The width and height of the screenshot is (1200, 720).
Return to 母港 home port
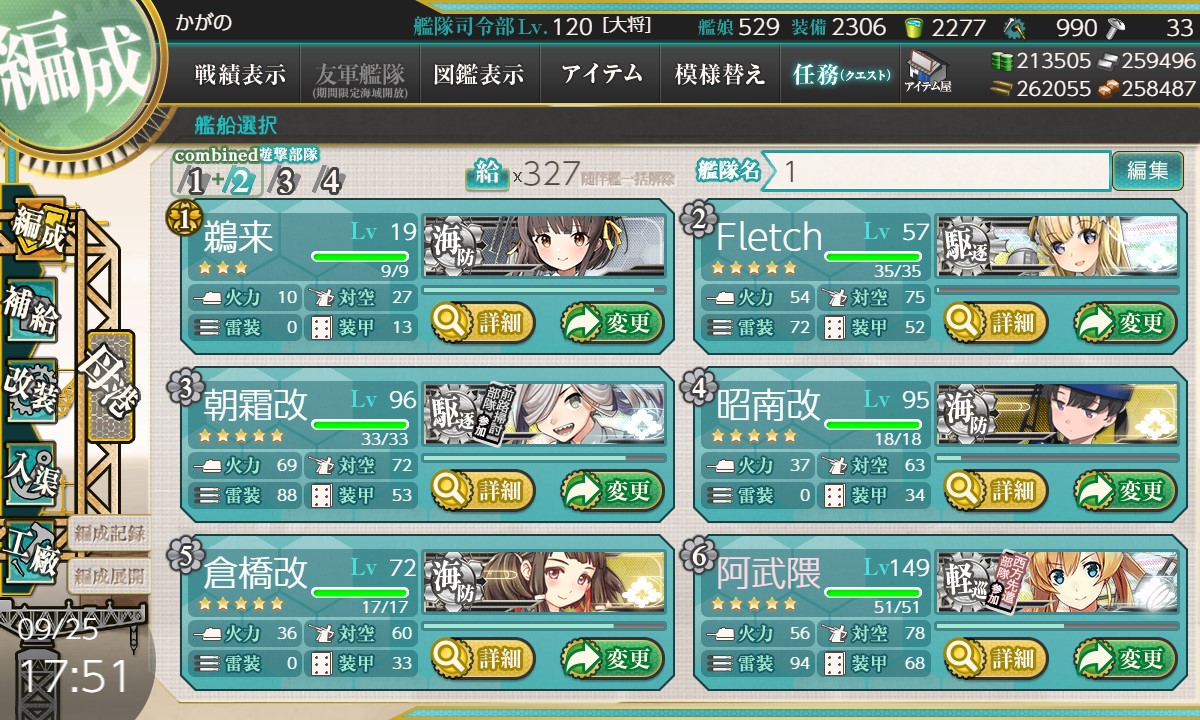tap(109, 385)
